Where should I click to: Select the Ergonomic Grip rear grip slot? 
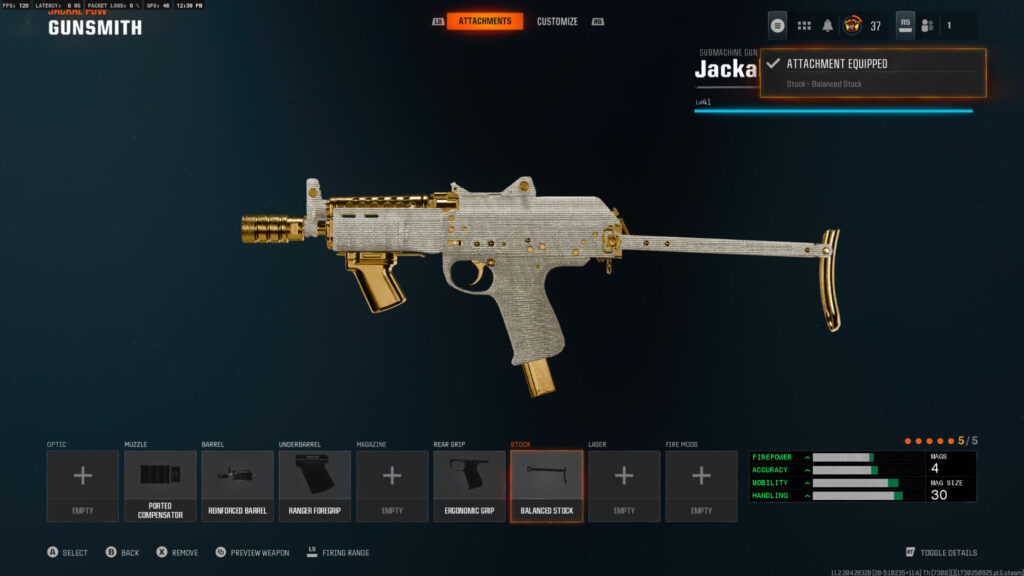point(469,486)
